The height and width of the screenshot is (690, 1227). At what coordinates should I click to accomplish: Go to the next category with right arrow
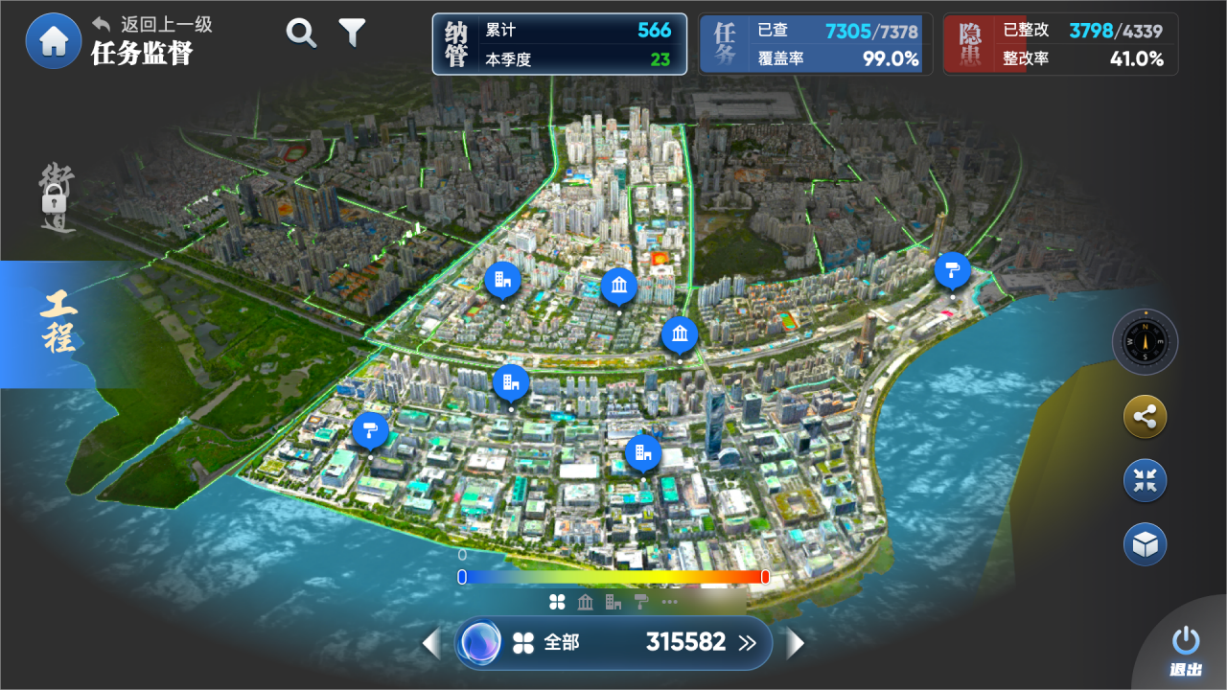[796, 643]
